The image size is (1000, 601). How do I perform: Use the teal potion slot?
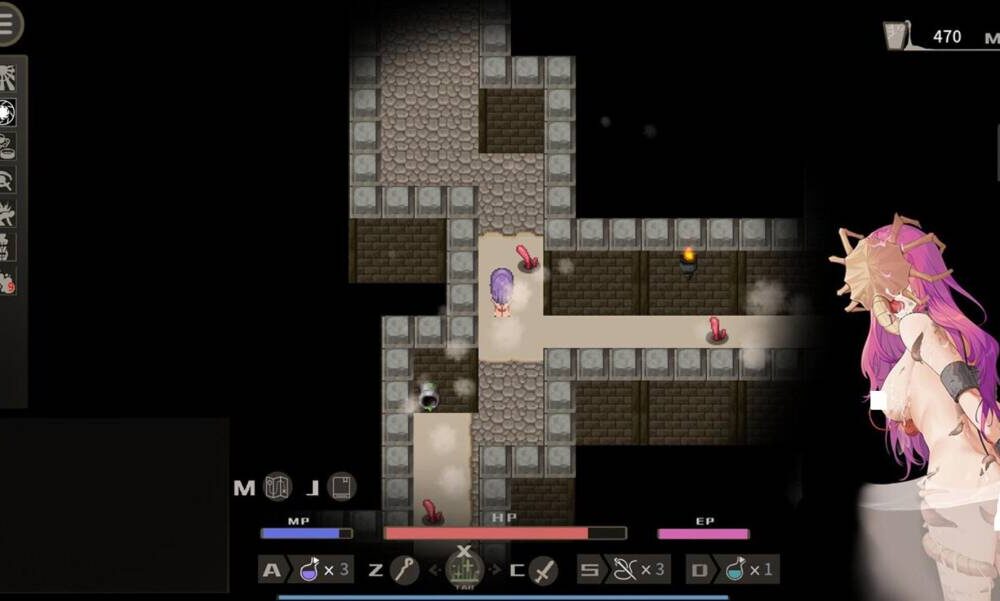[735, 570]
